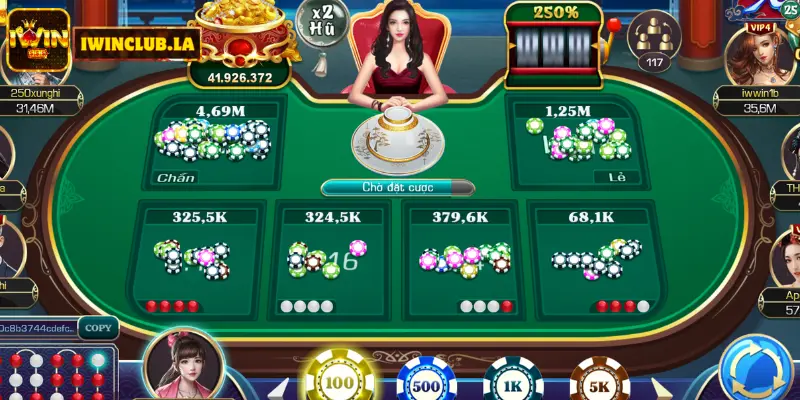Show the spectator list with 117 viewers

tap(655, 43)
